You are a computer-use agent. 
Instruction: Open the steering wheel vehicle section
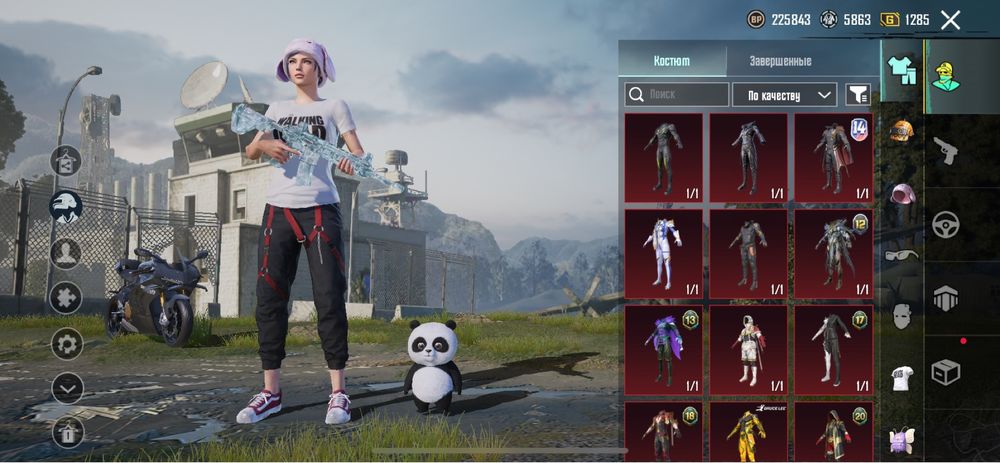[x=946, y=224]
